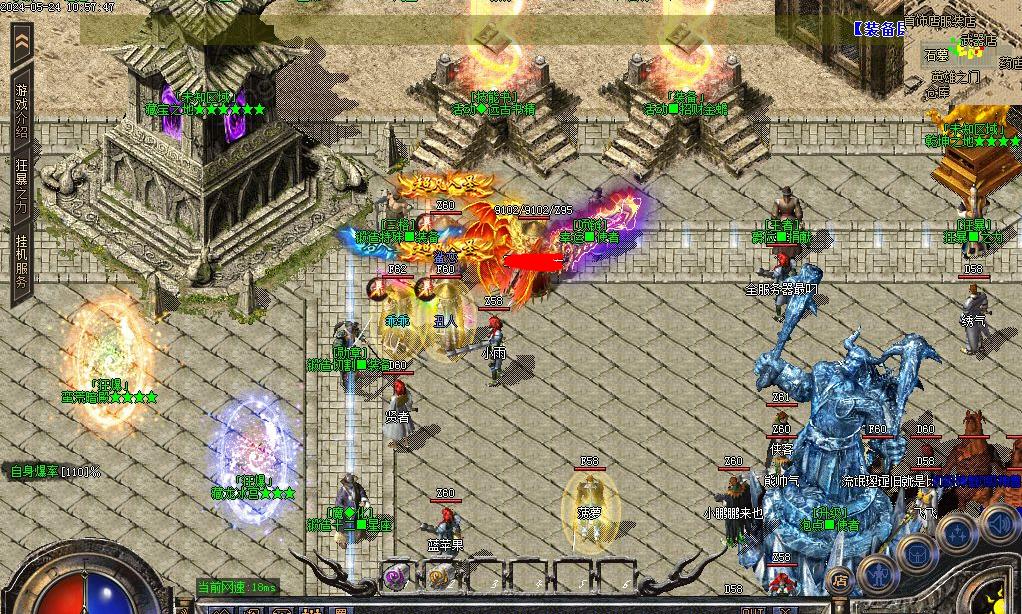Select the purple swirl scroll in the quick slot
Screen dimensions: 1022x614
coord(397,576)
